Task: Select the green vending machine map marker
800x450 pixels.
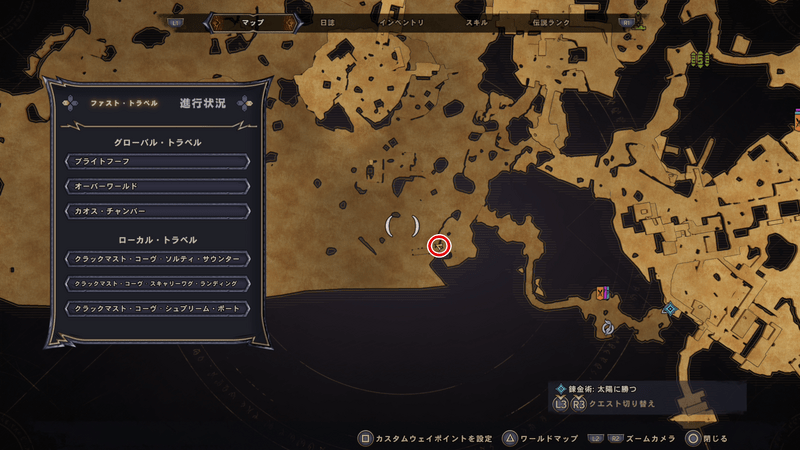Action: point(699,60)
